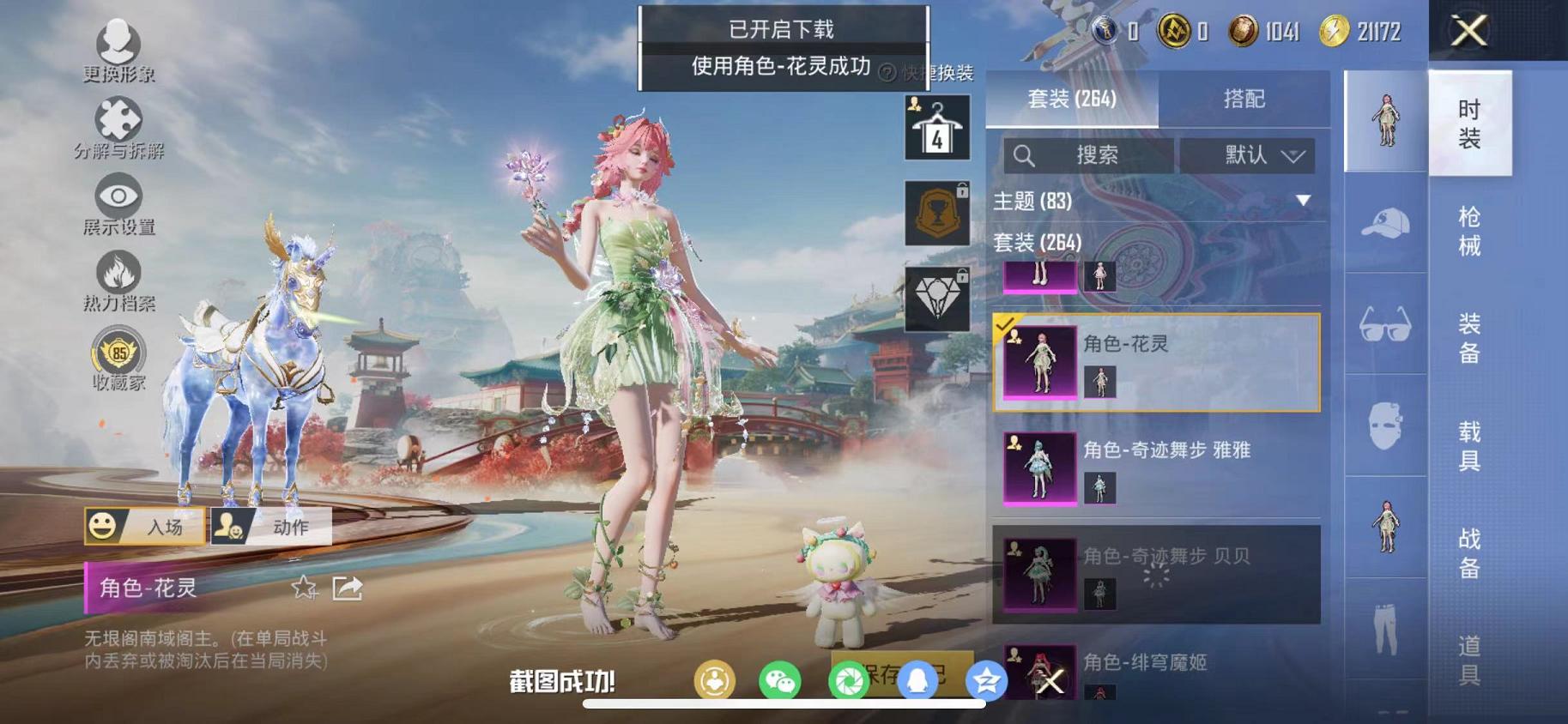Open the 更换形象 avatar icon

coord(118,40)
